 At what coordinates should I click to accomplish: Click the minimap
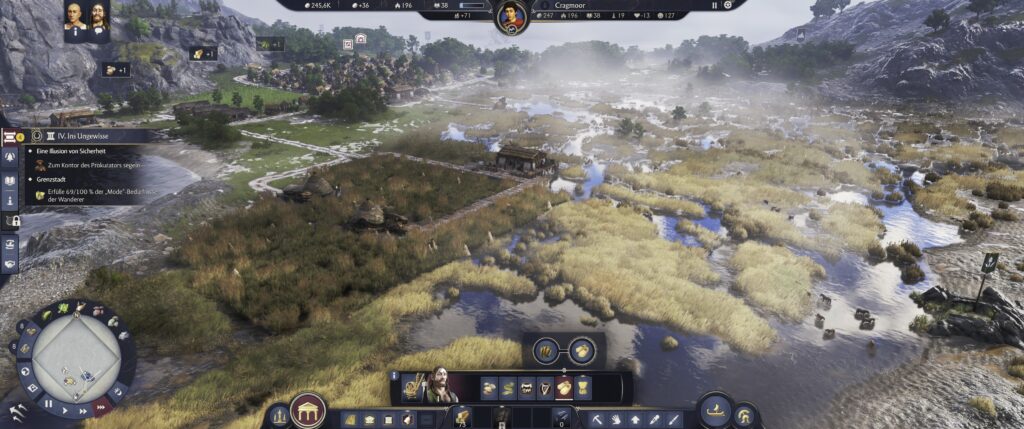tap(76, 351)
